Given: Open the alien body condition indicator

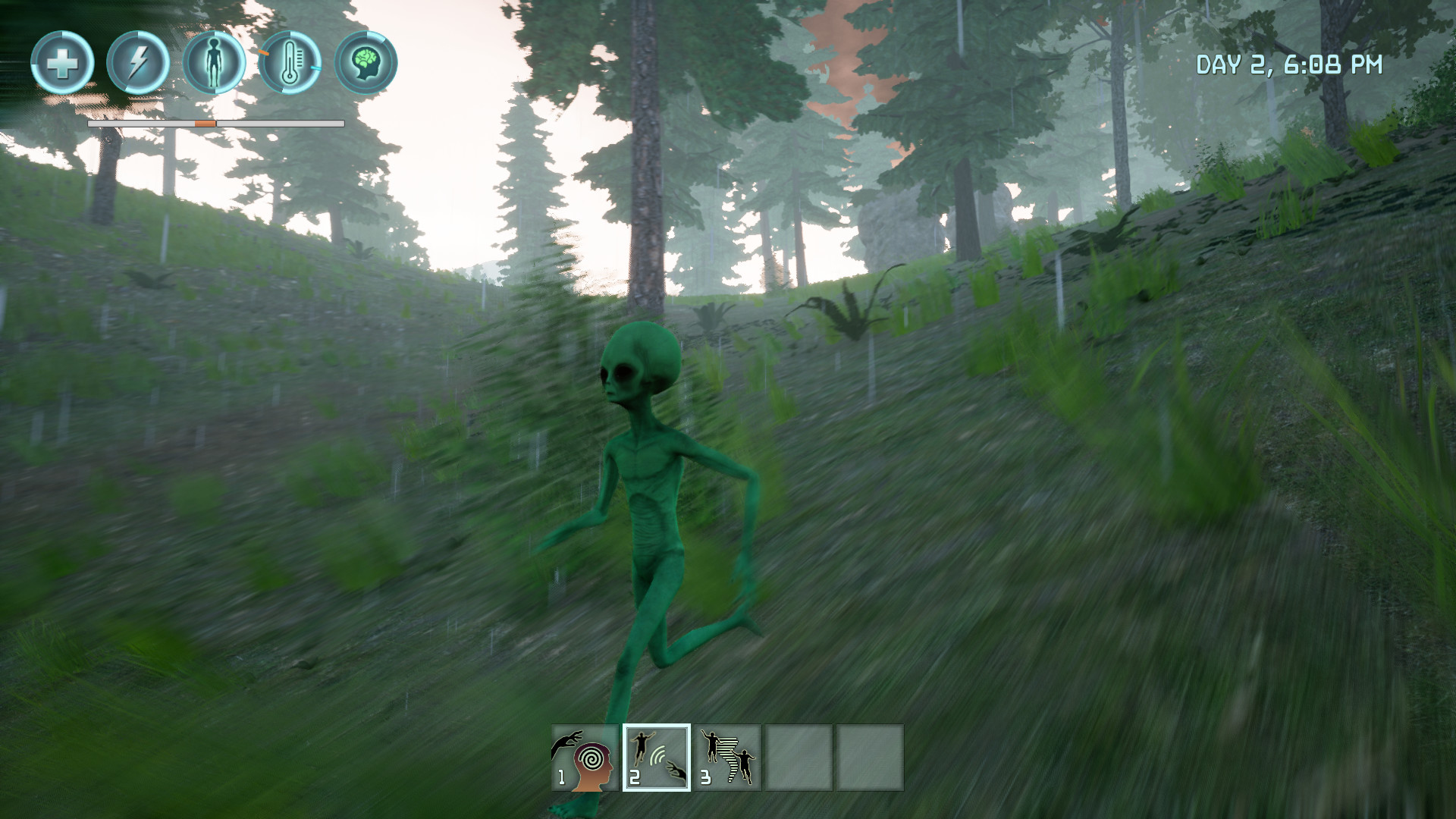Looking at the screenshot, I should [215, 63].
